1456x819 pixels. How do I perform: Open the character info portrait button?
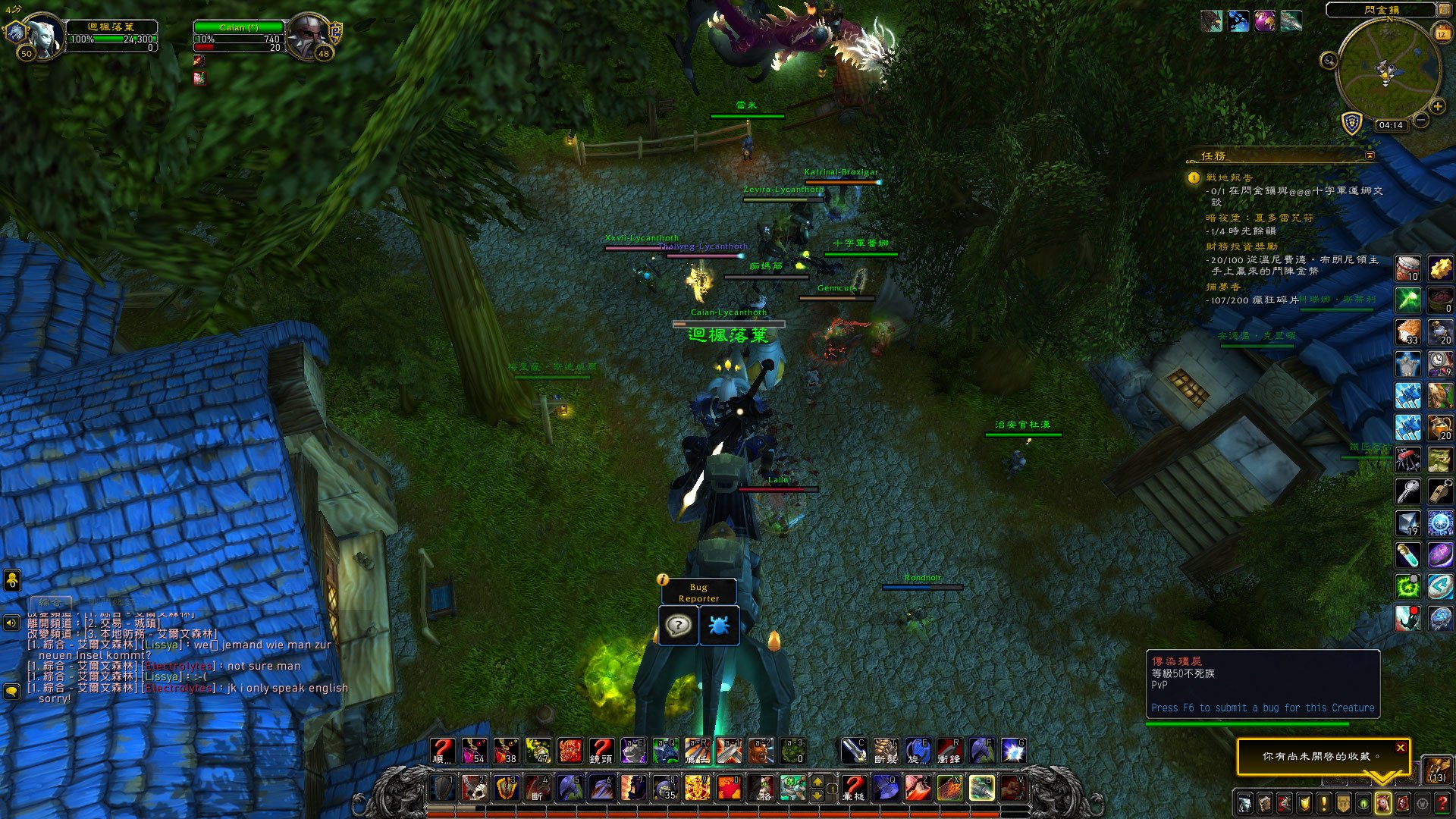pyautogui.click(x=1244, y=803)
